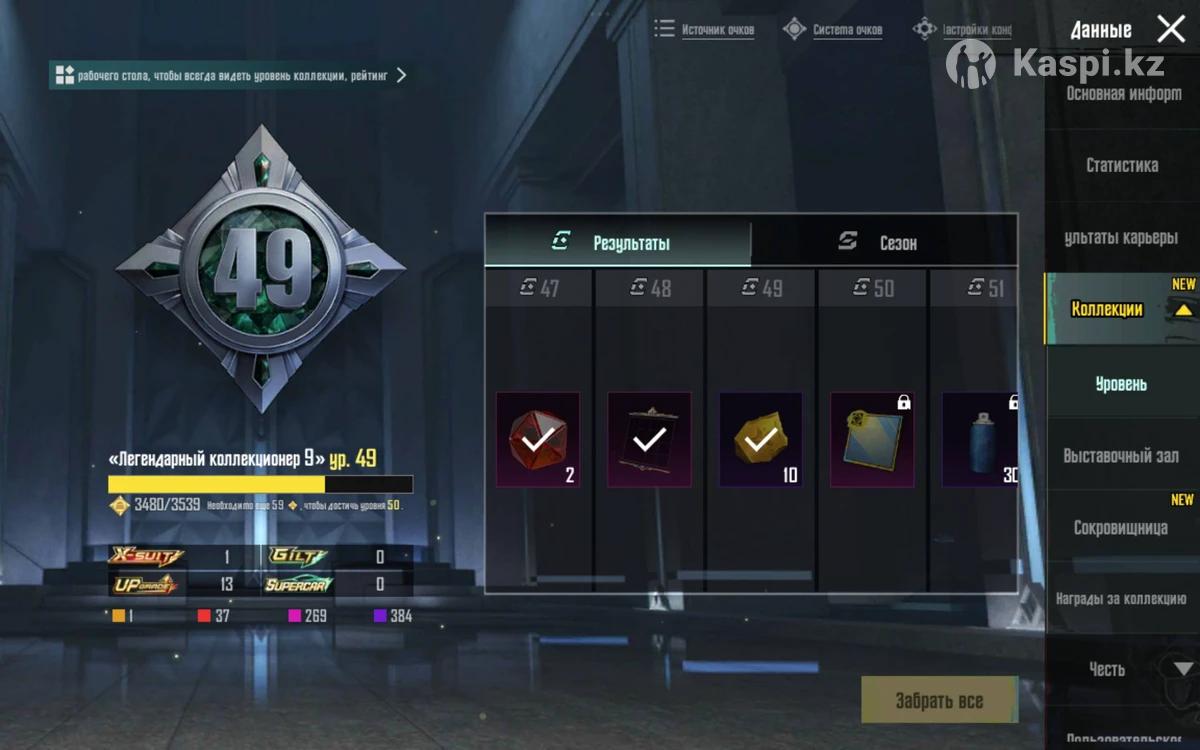Open the Статистика section

[x=1122, y=165]
